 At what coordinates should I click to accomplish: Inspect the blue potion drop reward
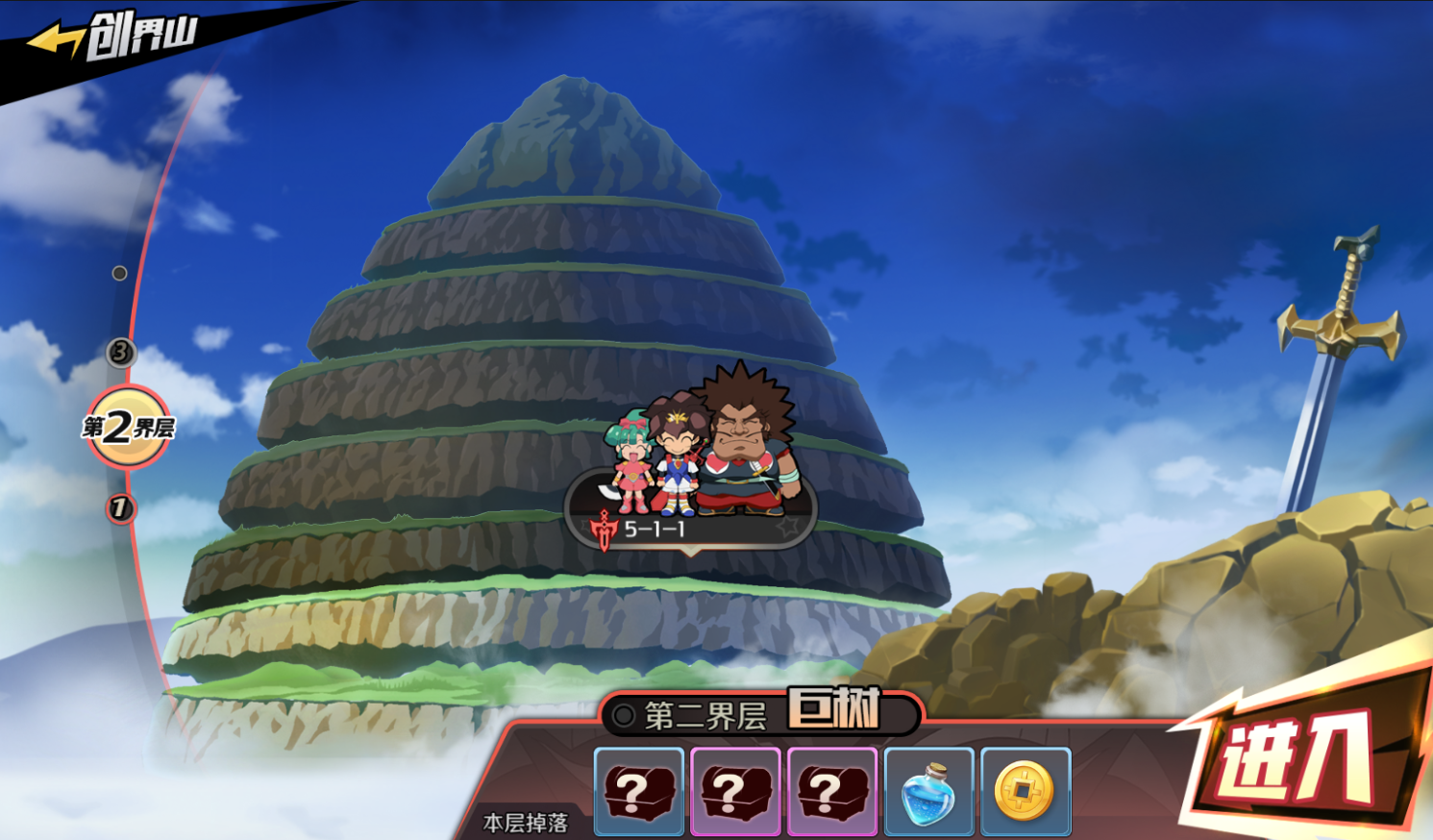[928, 792]
